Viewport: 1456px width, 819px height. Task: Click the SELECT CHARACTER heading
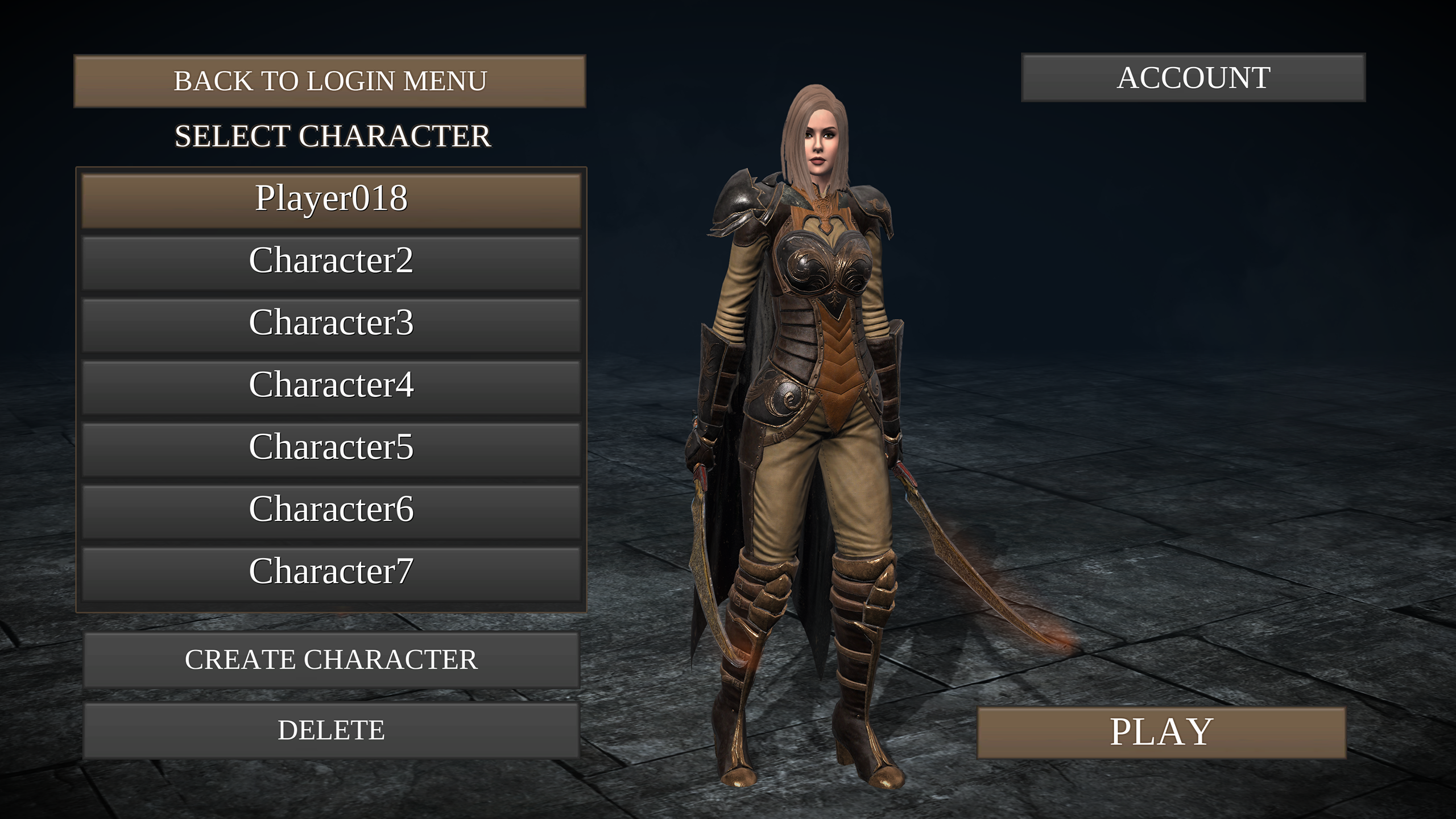332,135
